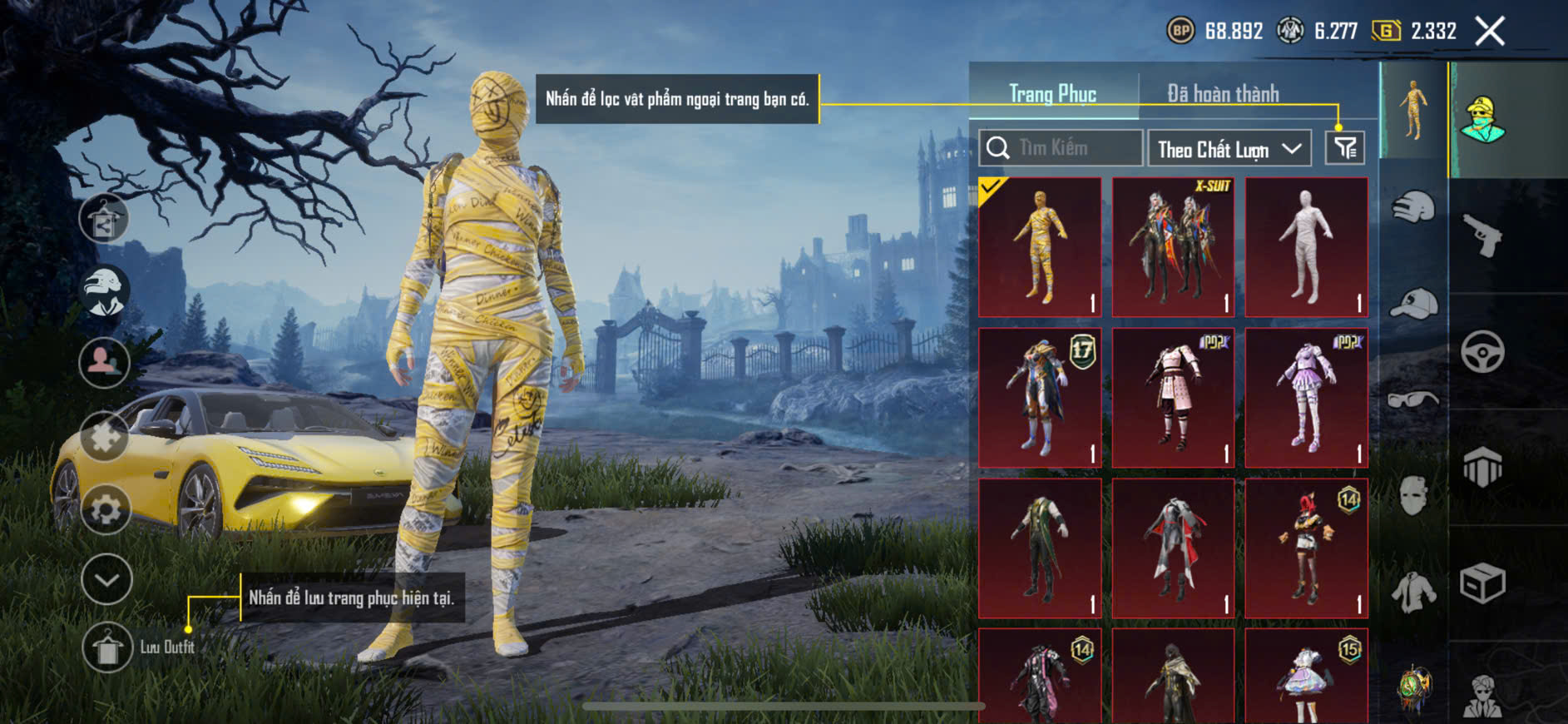Click the share hanger icon on left
Image resolution: width=1568 pixels, height=724 pixels.
coord(104,219)
